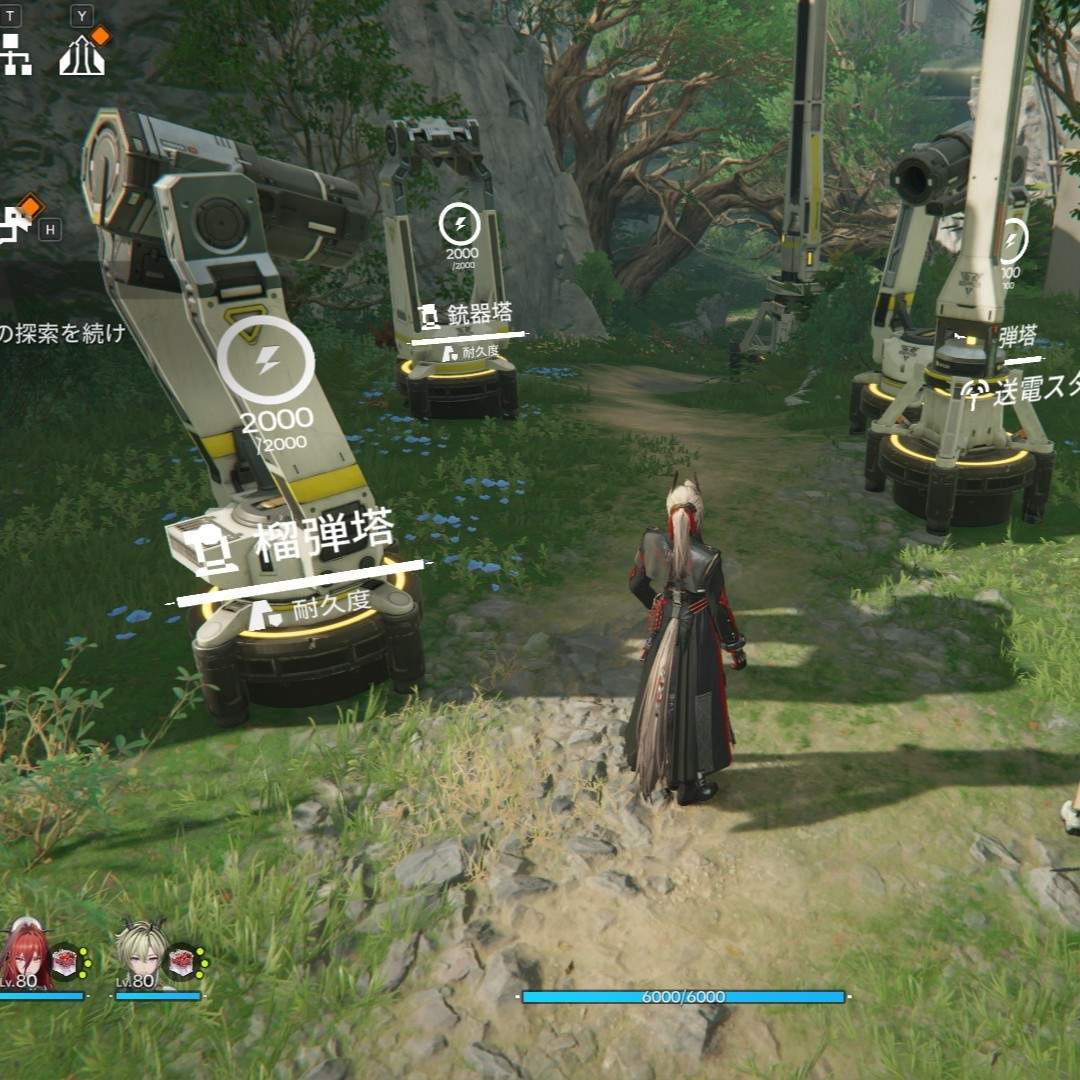This screenshot has height=1080, width=1080.
Task: Open the quest objective text ending 探索を続け
Action: pyautogui.click(x=62, y=334)
